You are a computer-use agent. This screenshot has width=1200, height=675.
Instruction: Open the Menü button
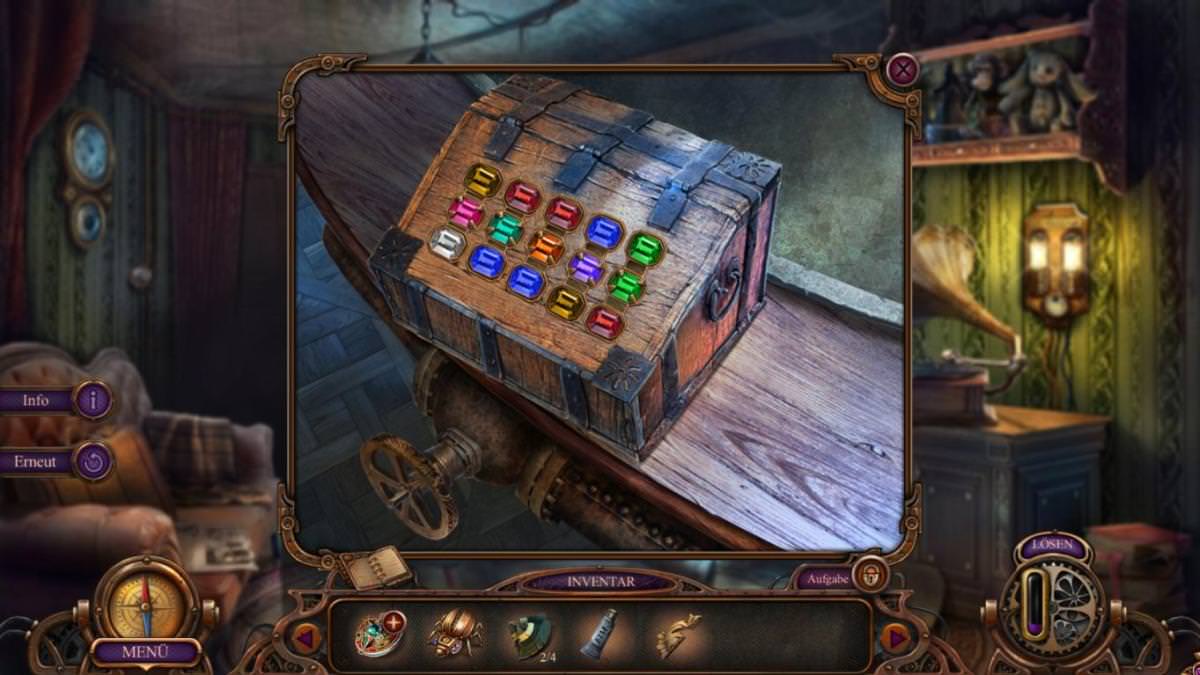[x=146, y=652]
